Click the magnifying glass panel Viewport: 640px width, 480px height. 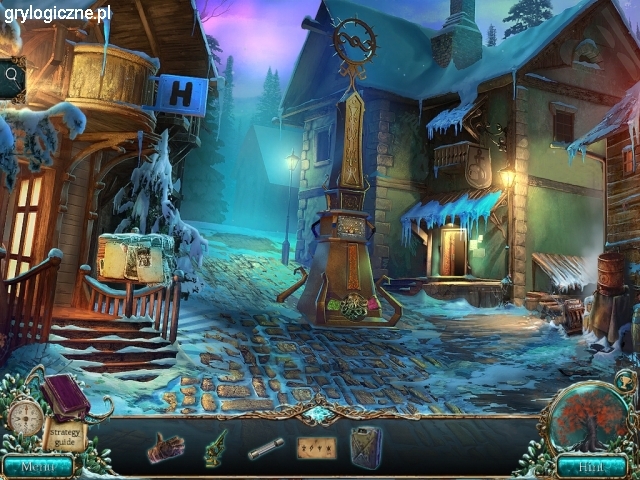click(x=12, y=75)
